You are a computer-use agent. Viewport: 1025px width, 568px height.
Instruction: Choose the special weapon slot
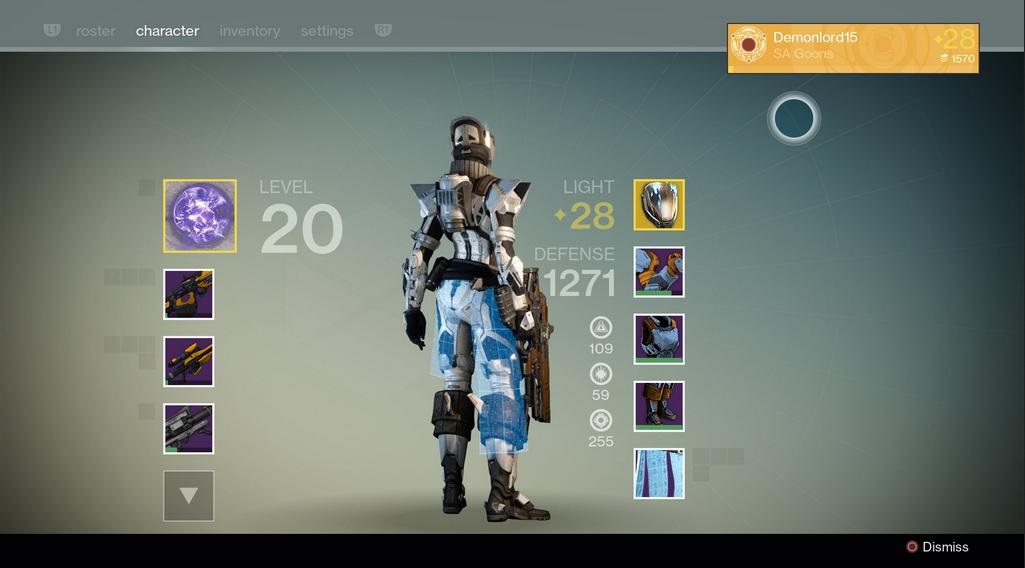189,362
